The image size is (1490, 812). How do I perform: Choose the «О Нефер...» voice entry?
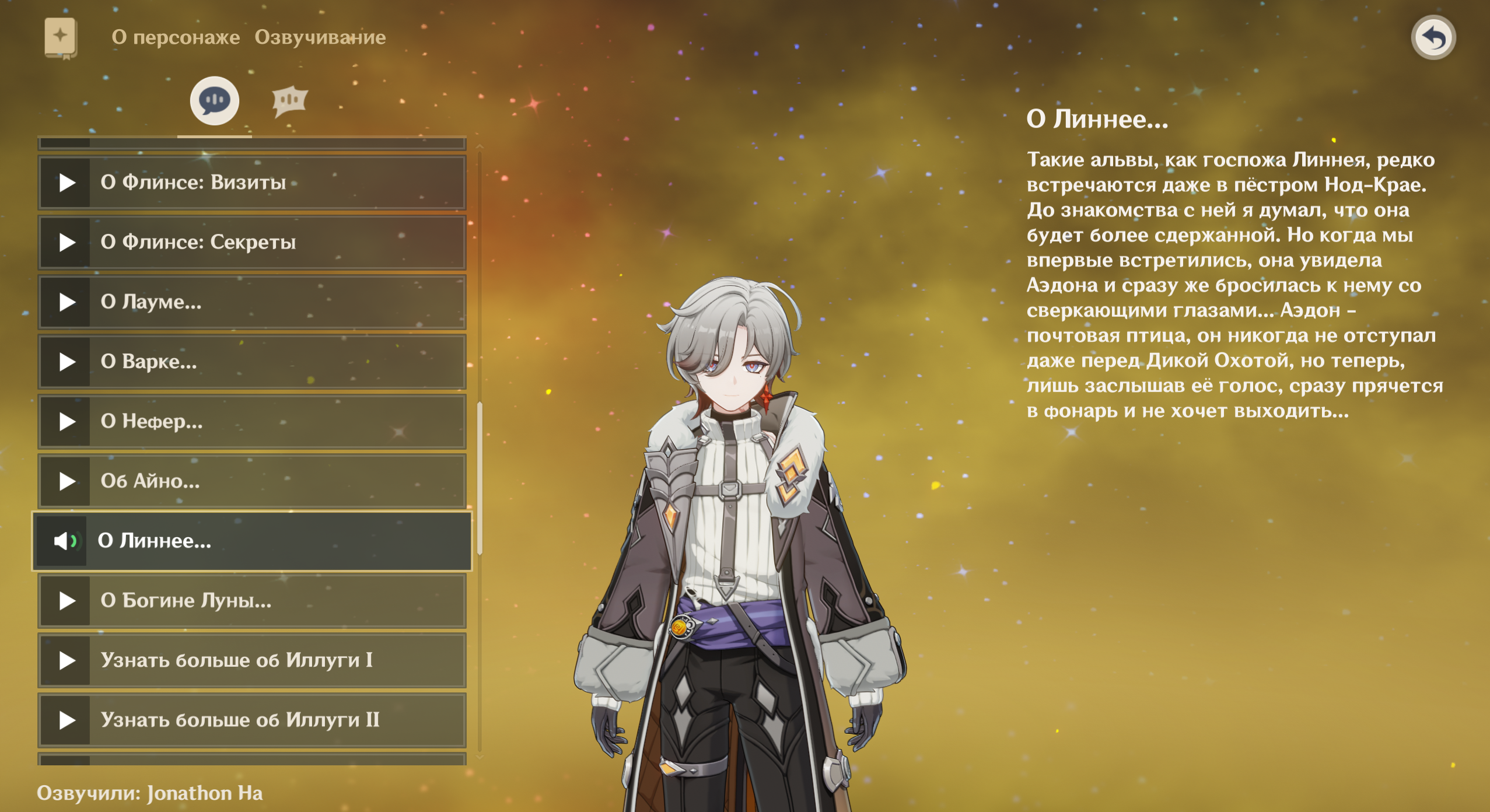(x=252, y=422)
